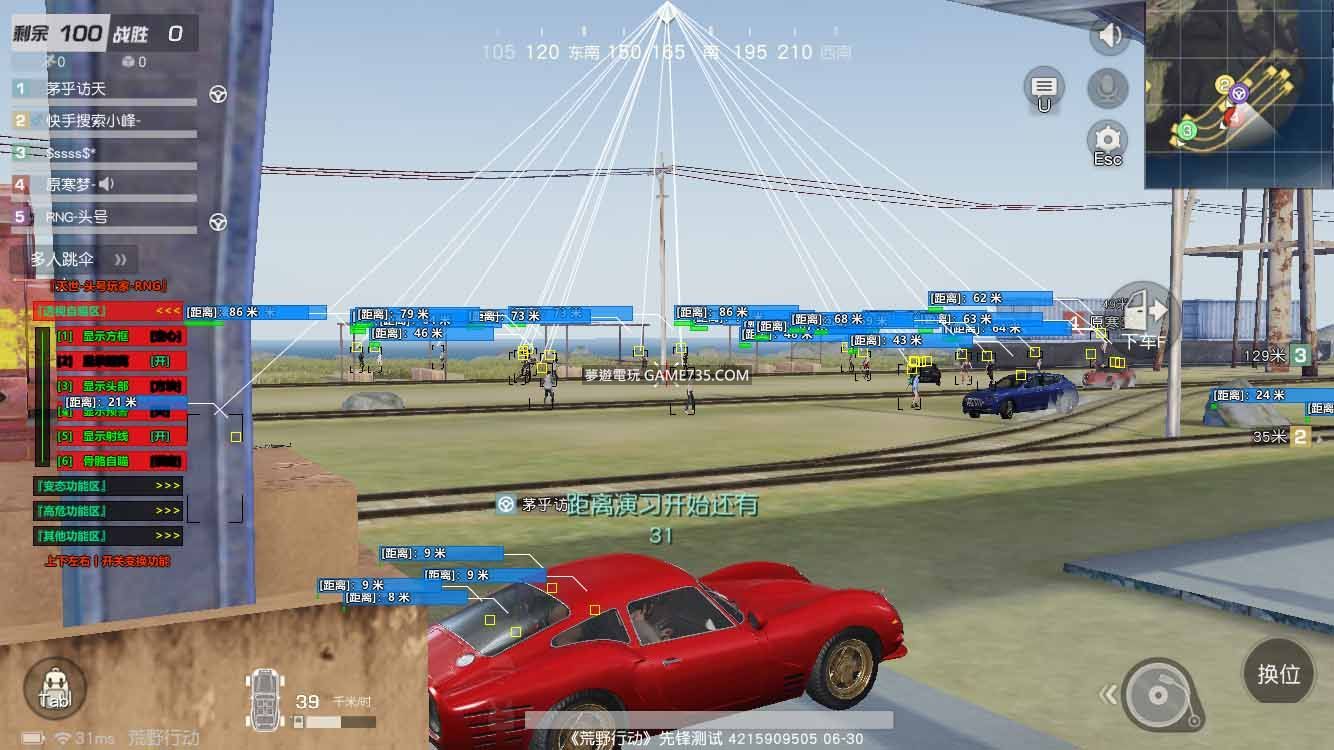
Task: Toggle the 显示射线 option
Action: pyautogui.click(x=110, y=436)
